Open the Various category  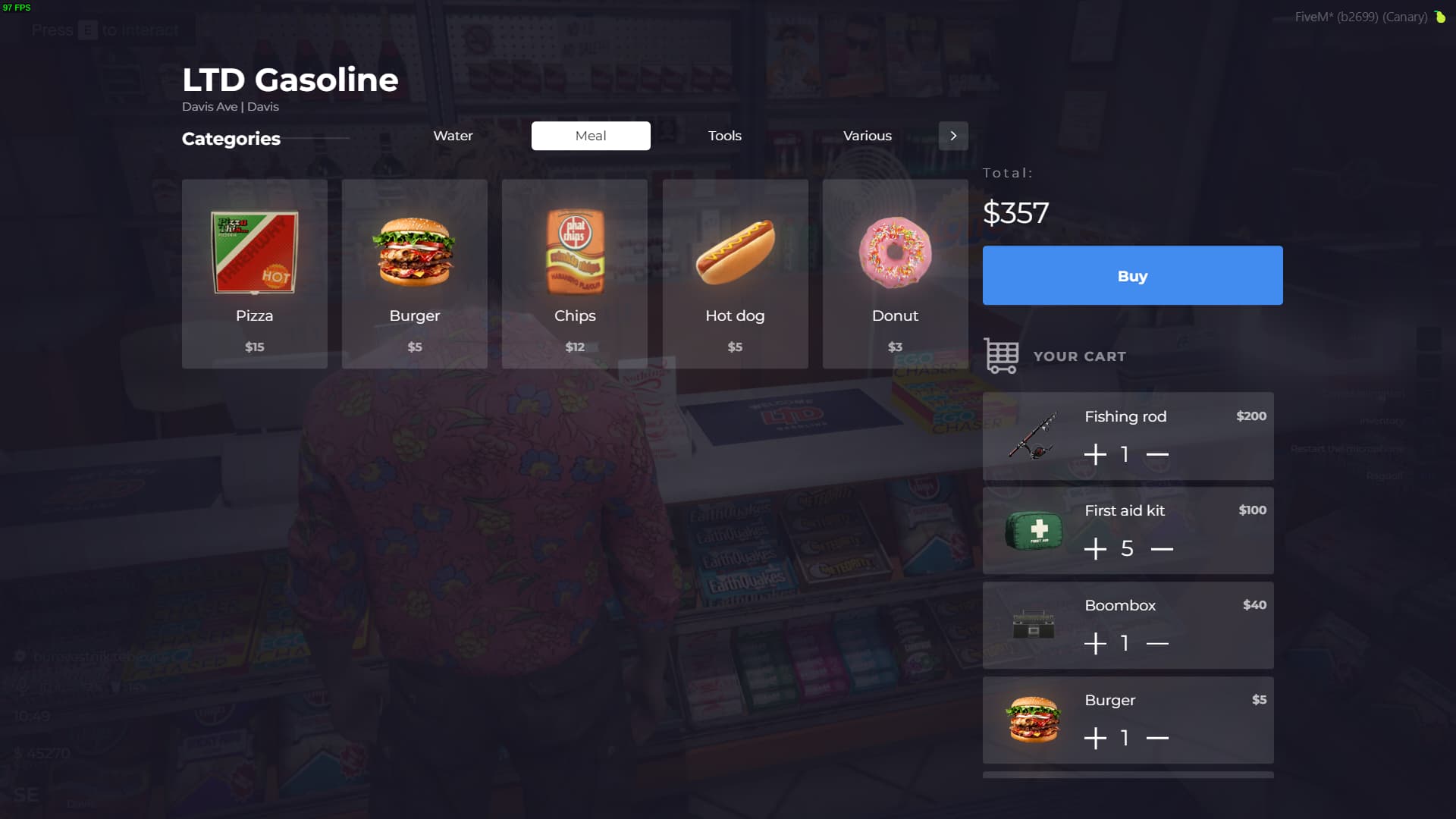click(x=867, y=136)
